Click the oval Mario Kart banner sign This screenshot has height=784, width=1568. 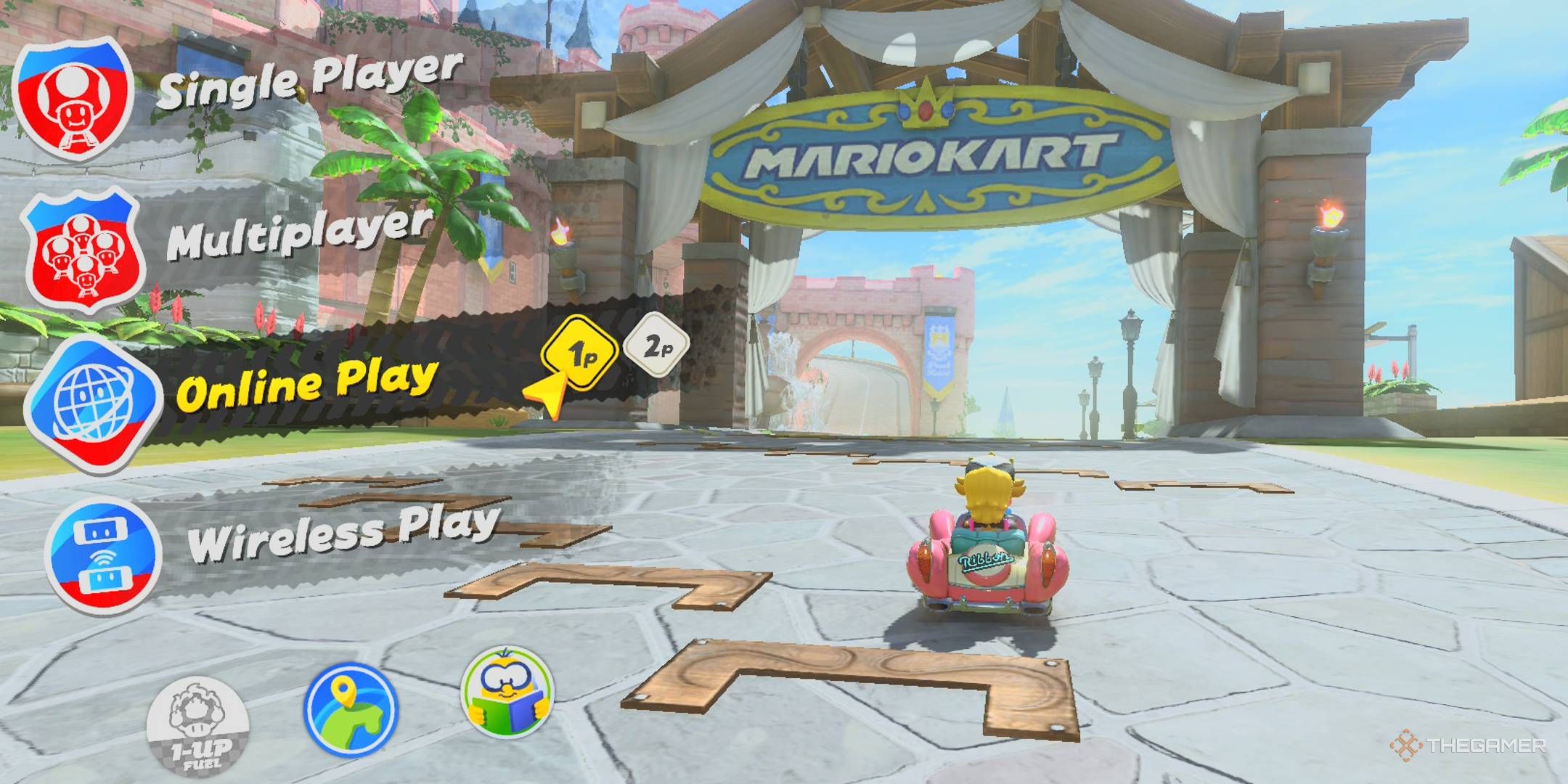tap(929, 156)
